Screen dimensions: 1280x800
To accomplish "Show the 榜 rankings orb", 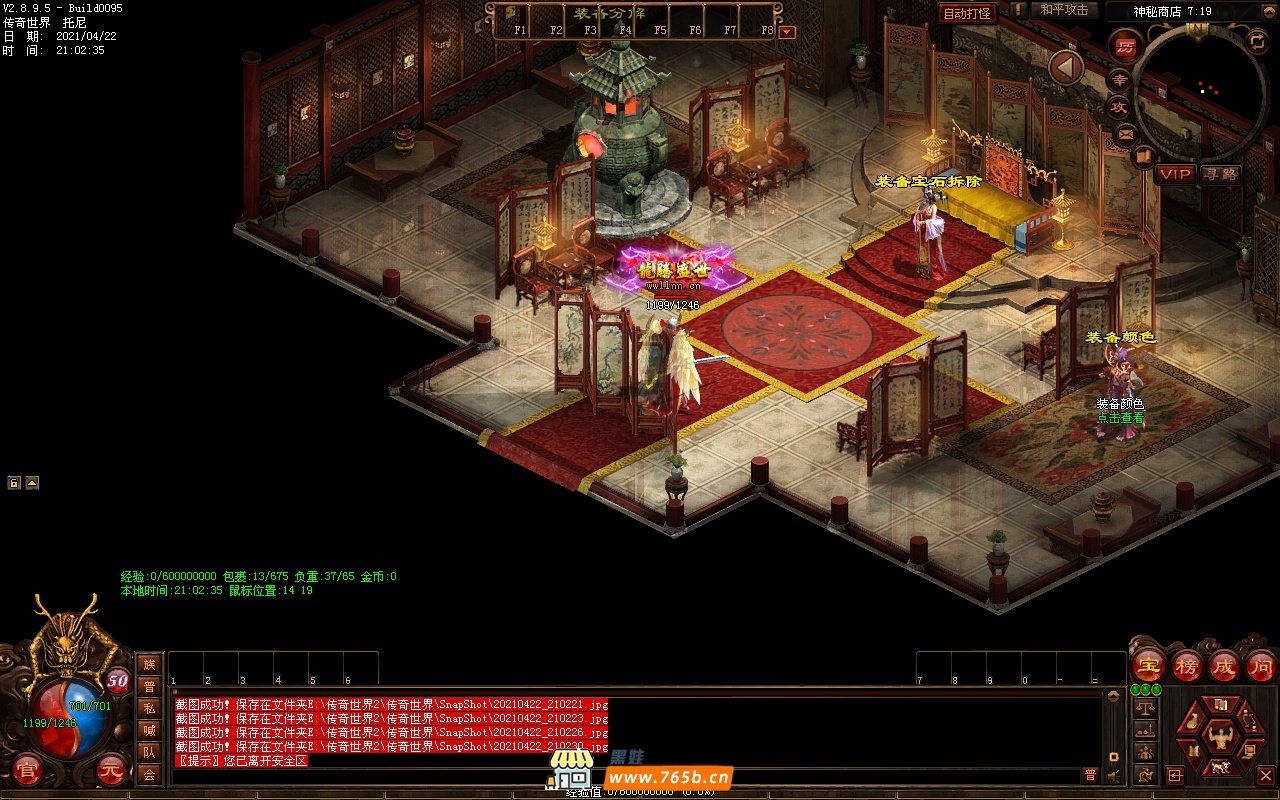I will point(1185,665).
